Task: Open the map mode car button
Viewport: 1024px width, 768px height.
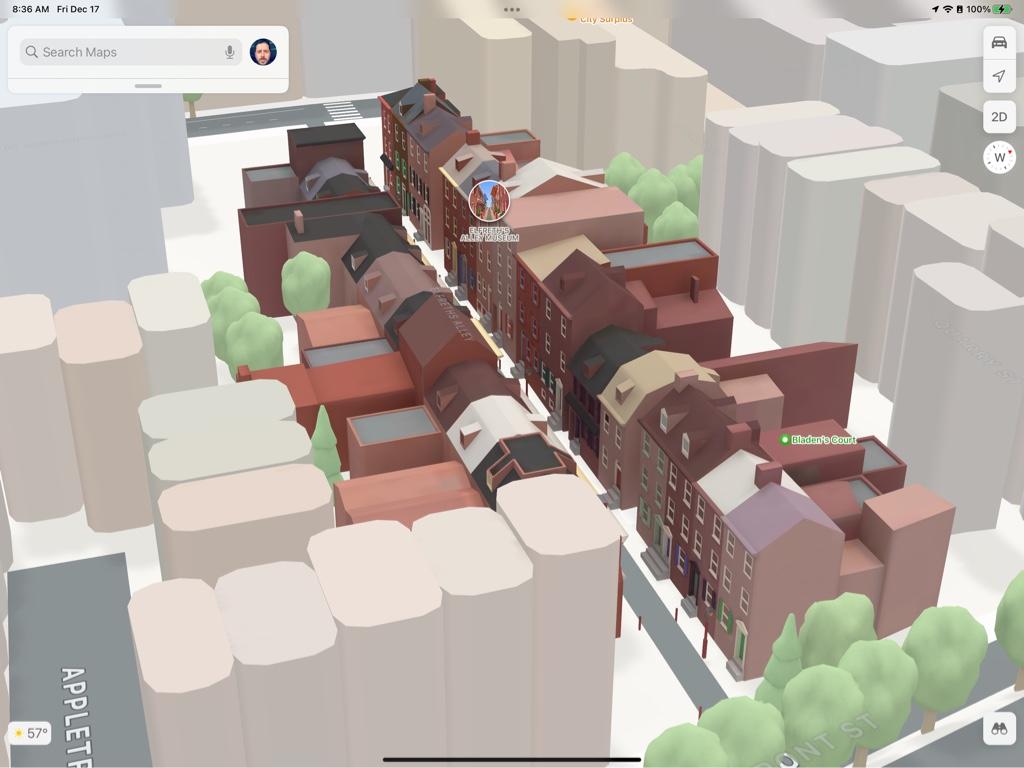Action: (998, 42)
